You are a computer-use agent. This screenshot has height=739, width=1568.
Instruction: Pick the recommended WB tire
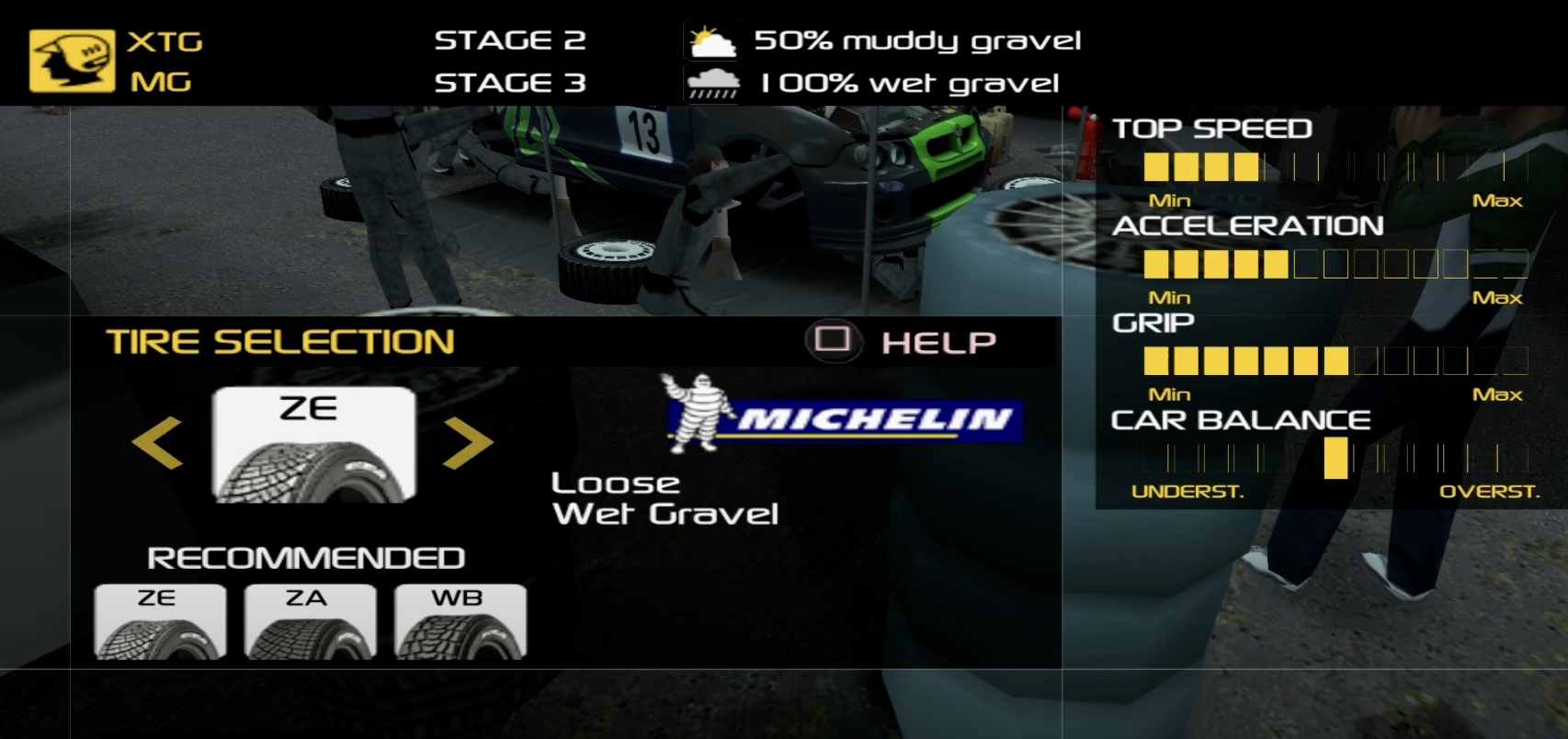[460, 621]
